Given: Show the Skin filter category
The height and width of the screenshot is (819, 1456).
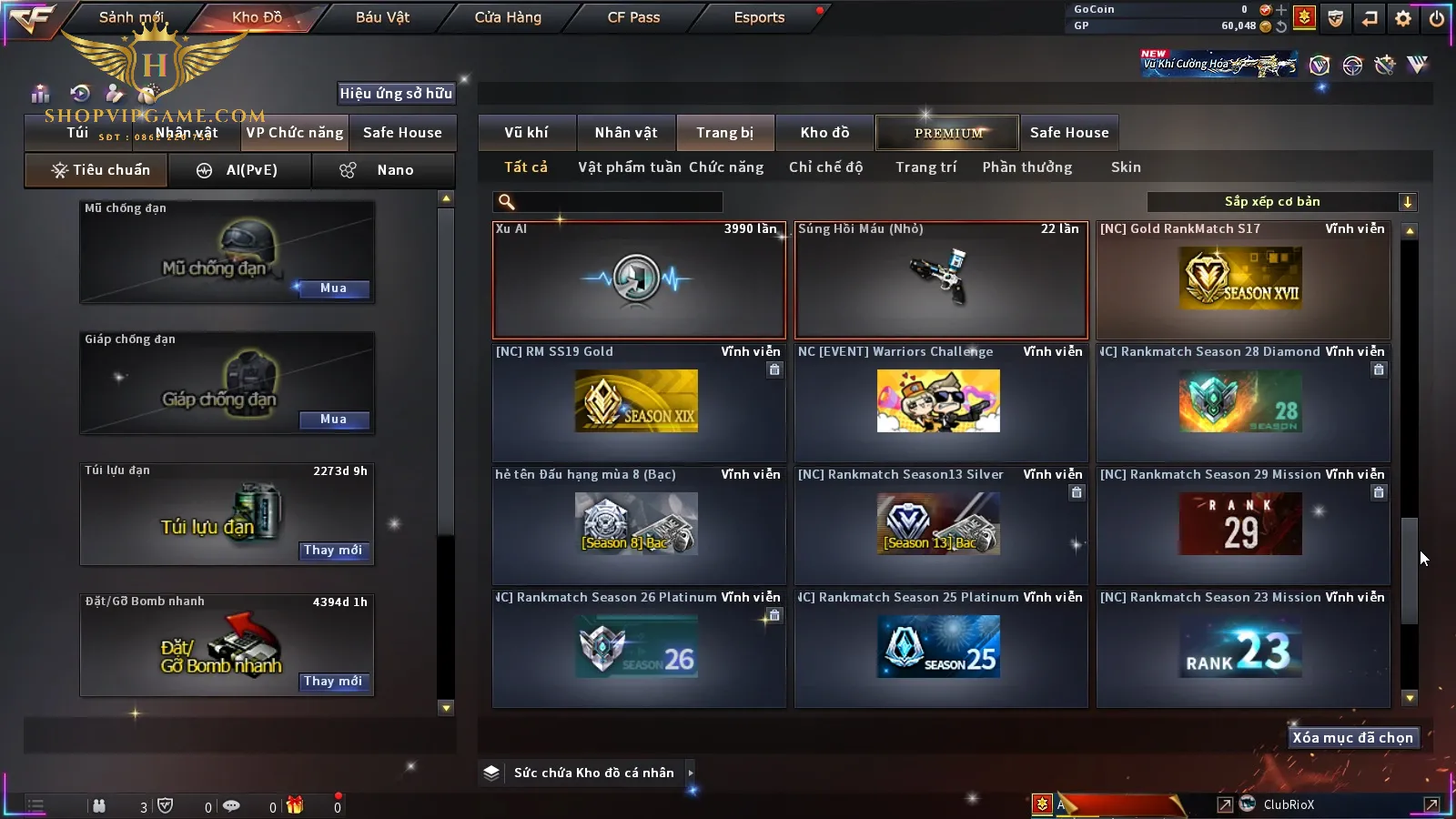Looking at the screenshot, I should click(x=1126, y=167).
